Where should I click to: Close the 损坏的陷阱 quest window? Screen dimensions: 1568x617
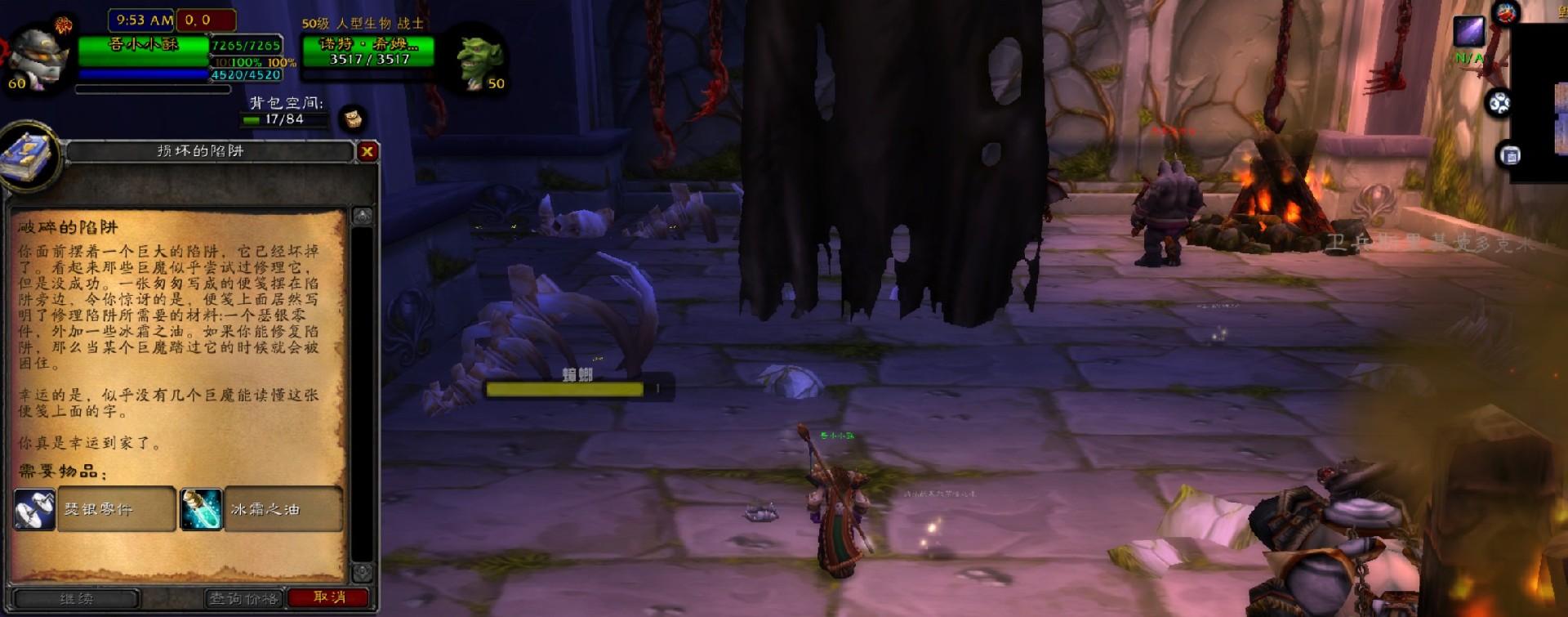367,151
